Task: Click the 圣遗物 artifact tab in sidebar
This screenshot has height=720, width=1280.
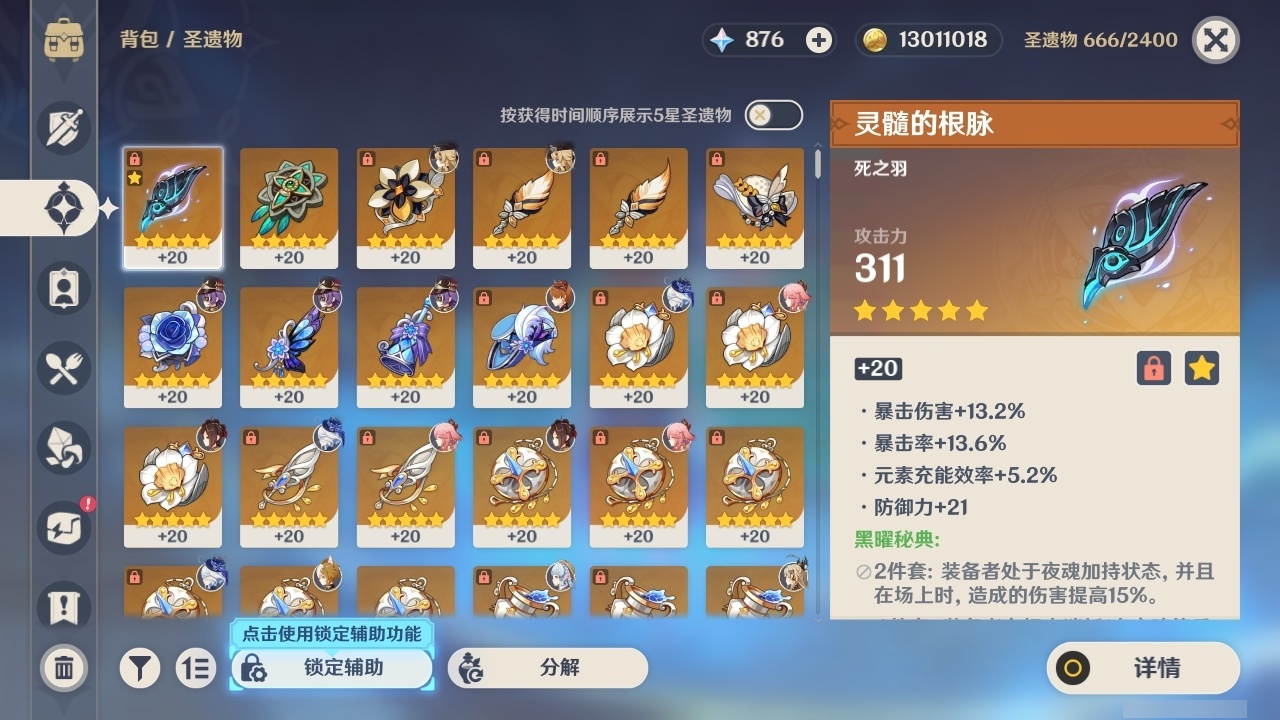Action: [x=62, y=208]
